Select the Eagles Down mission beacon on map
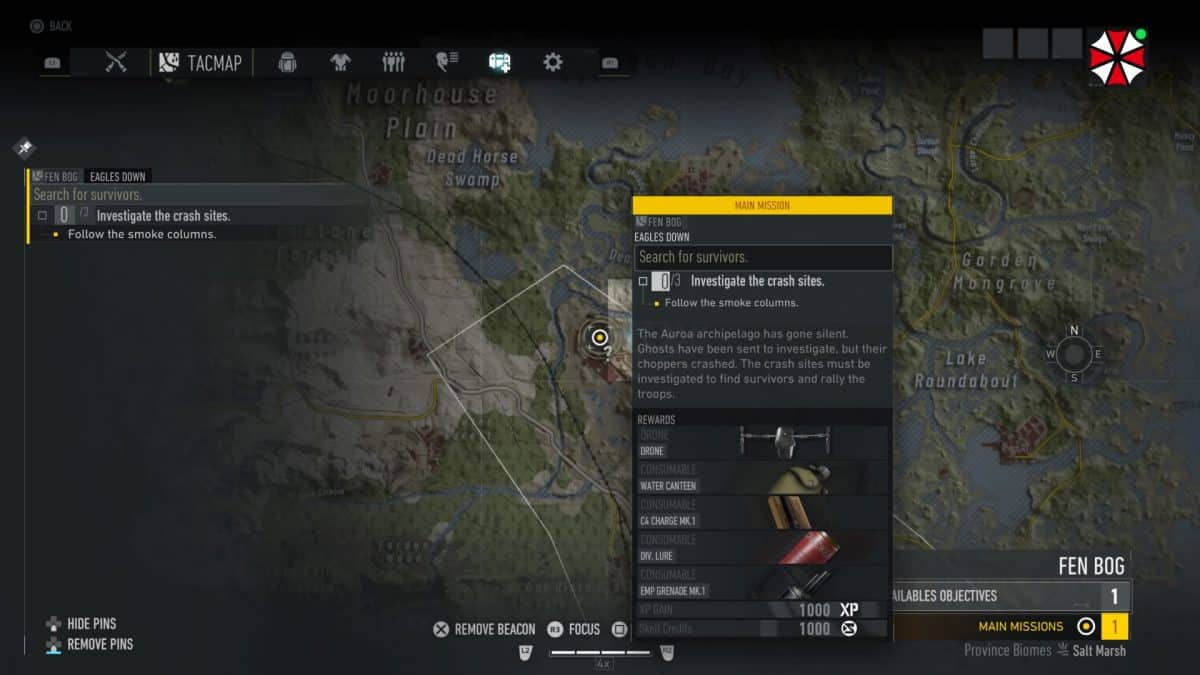 600,337
